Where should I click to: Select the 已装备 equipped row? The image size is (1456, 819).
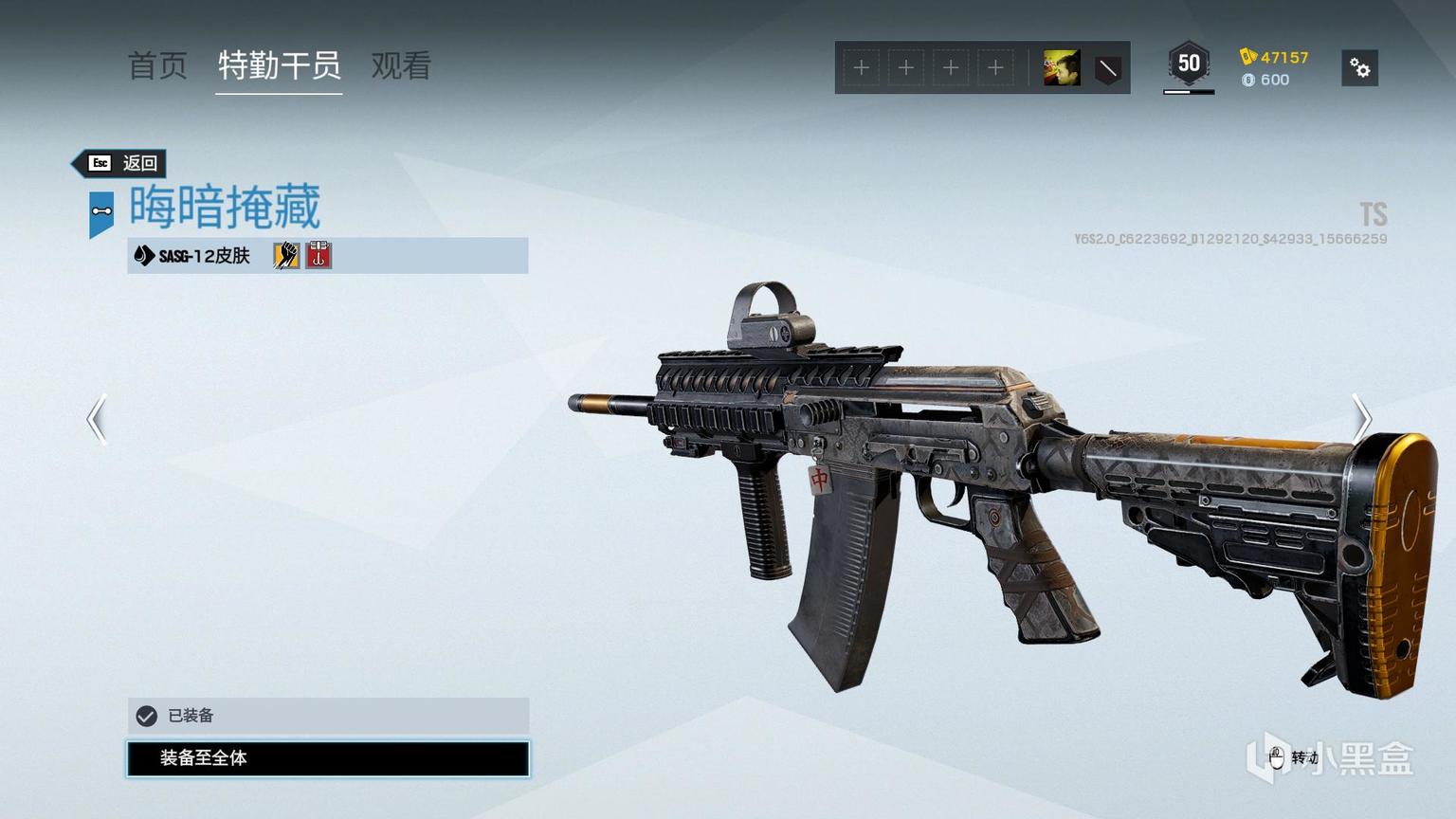point(328,716)
